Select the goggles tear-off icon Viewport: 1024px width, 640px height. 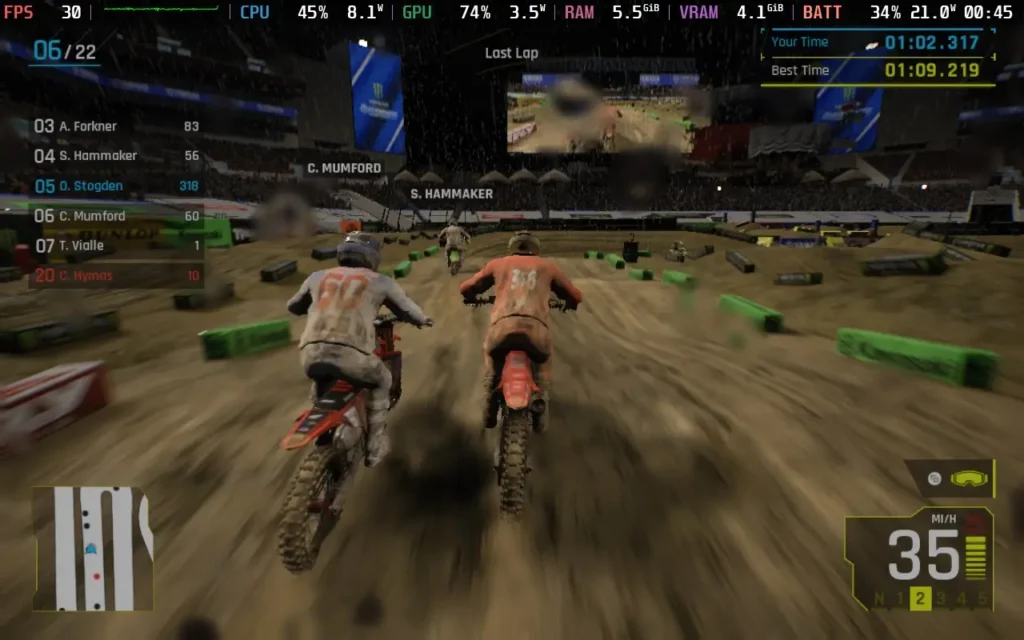(x=966, y=479)
